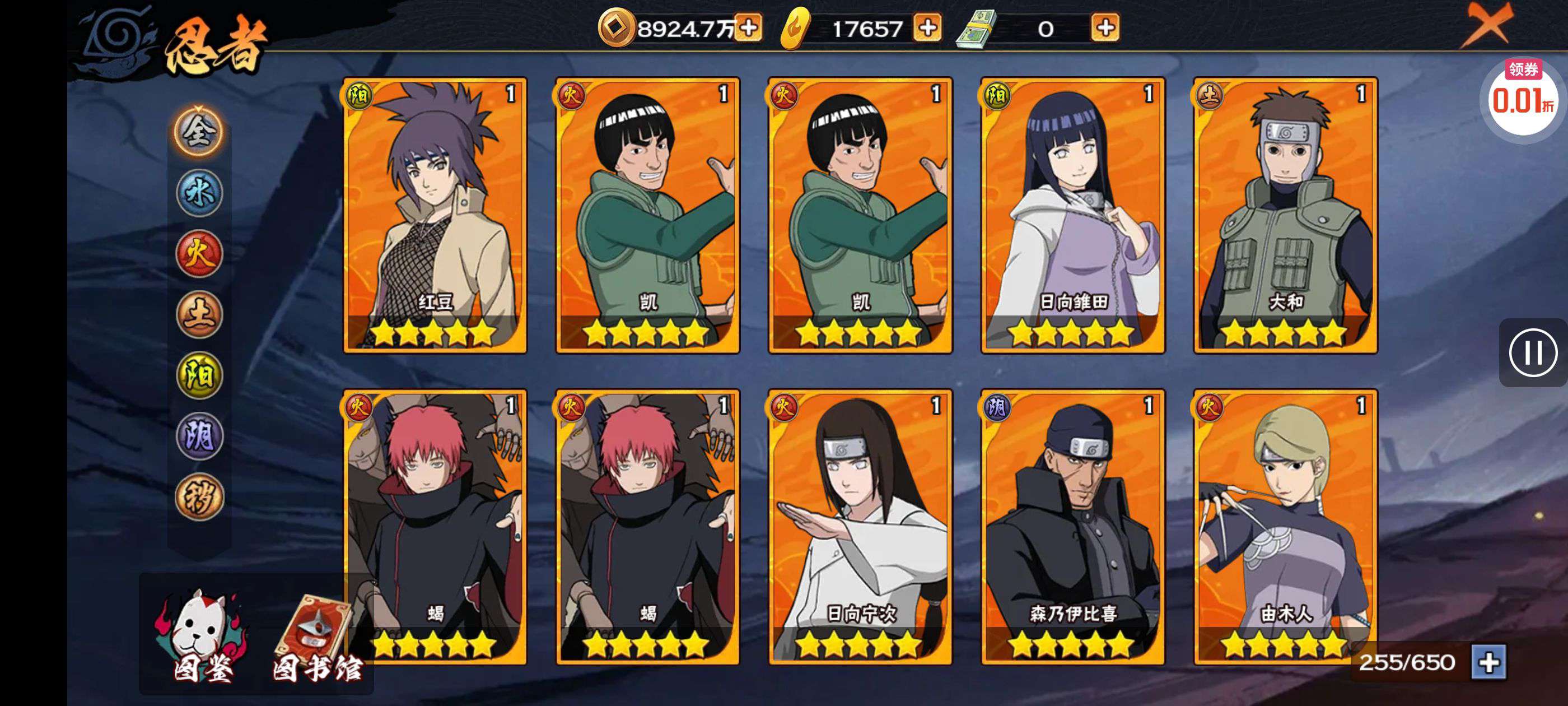1568x706 pixels.
Task: Select the 红豆 ninja card
Action: point(435,215)
